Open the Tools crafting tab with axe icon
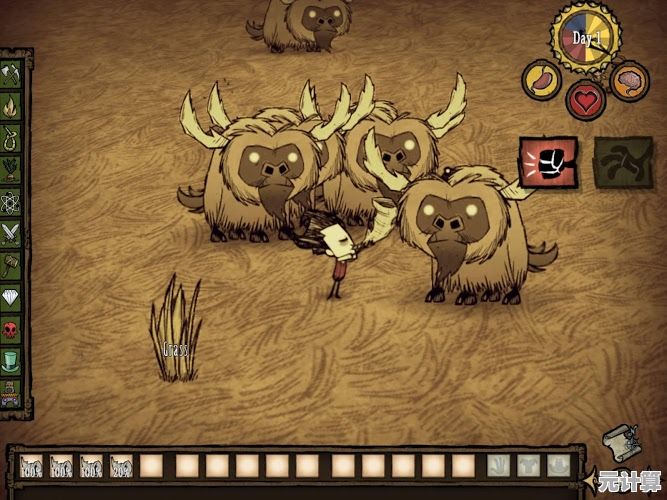Image resolution: width=667 pixels, height=500 pixels. click(12, 73)
